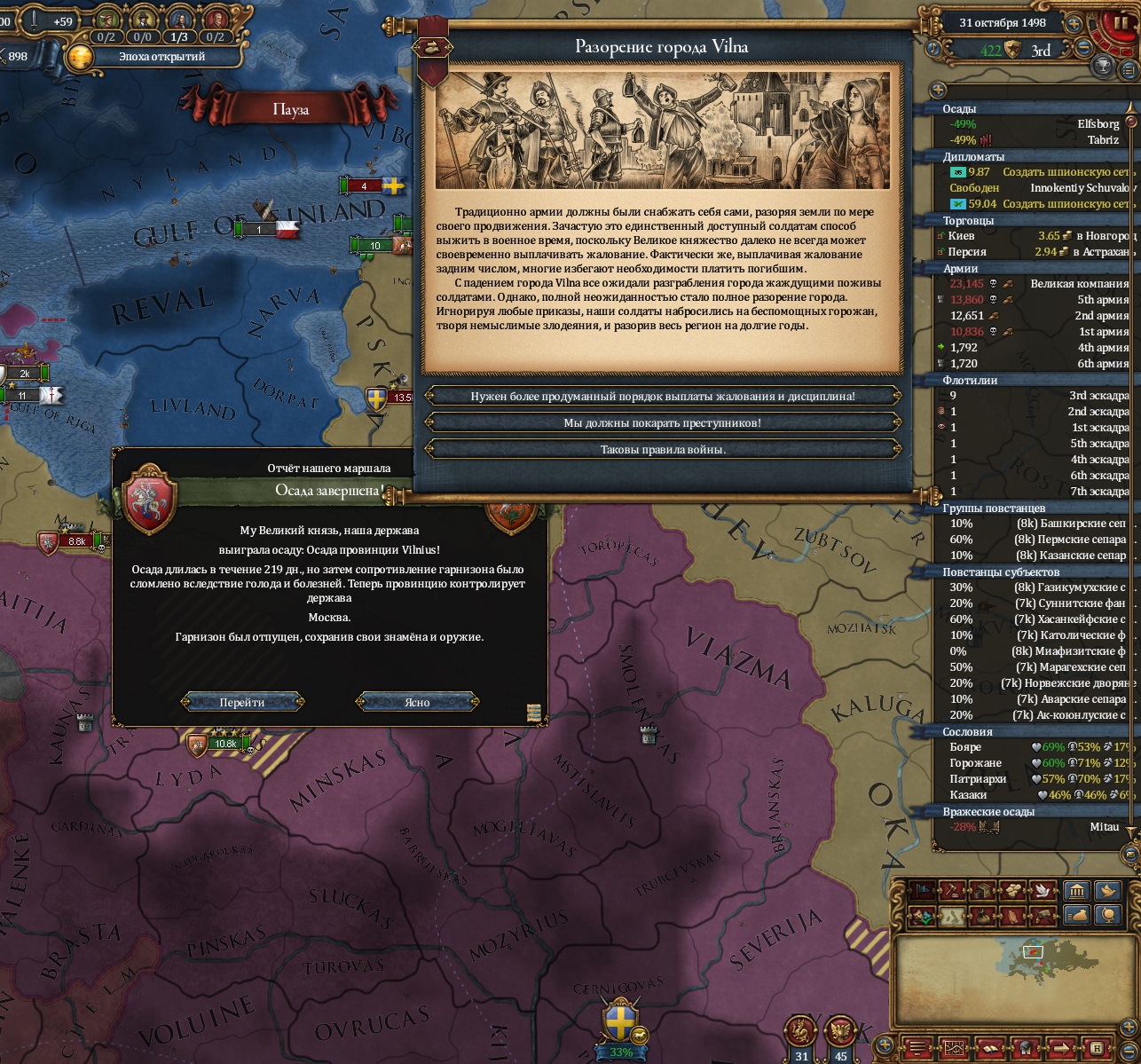Choose the better pay and discipline option

(663, 397)
